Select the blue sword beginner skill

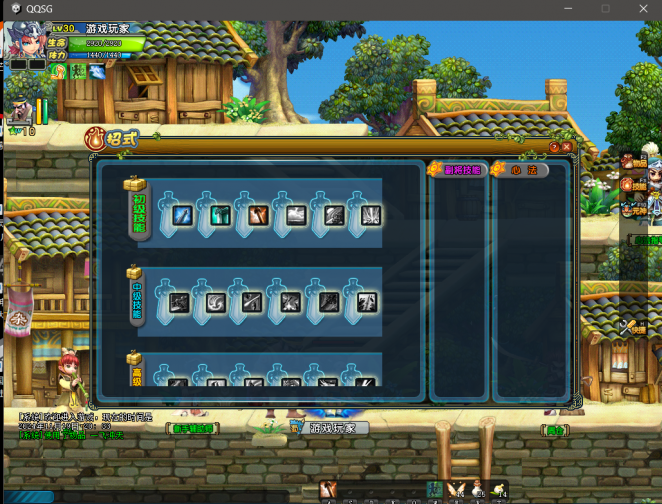click(183, 215)
